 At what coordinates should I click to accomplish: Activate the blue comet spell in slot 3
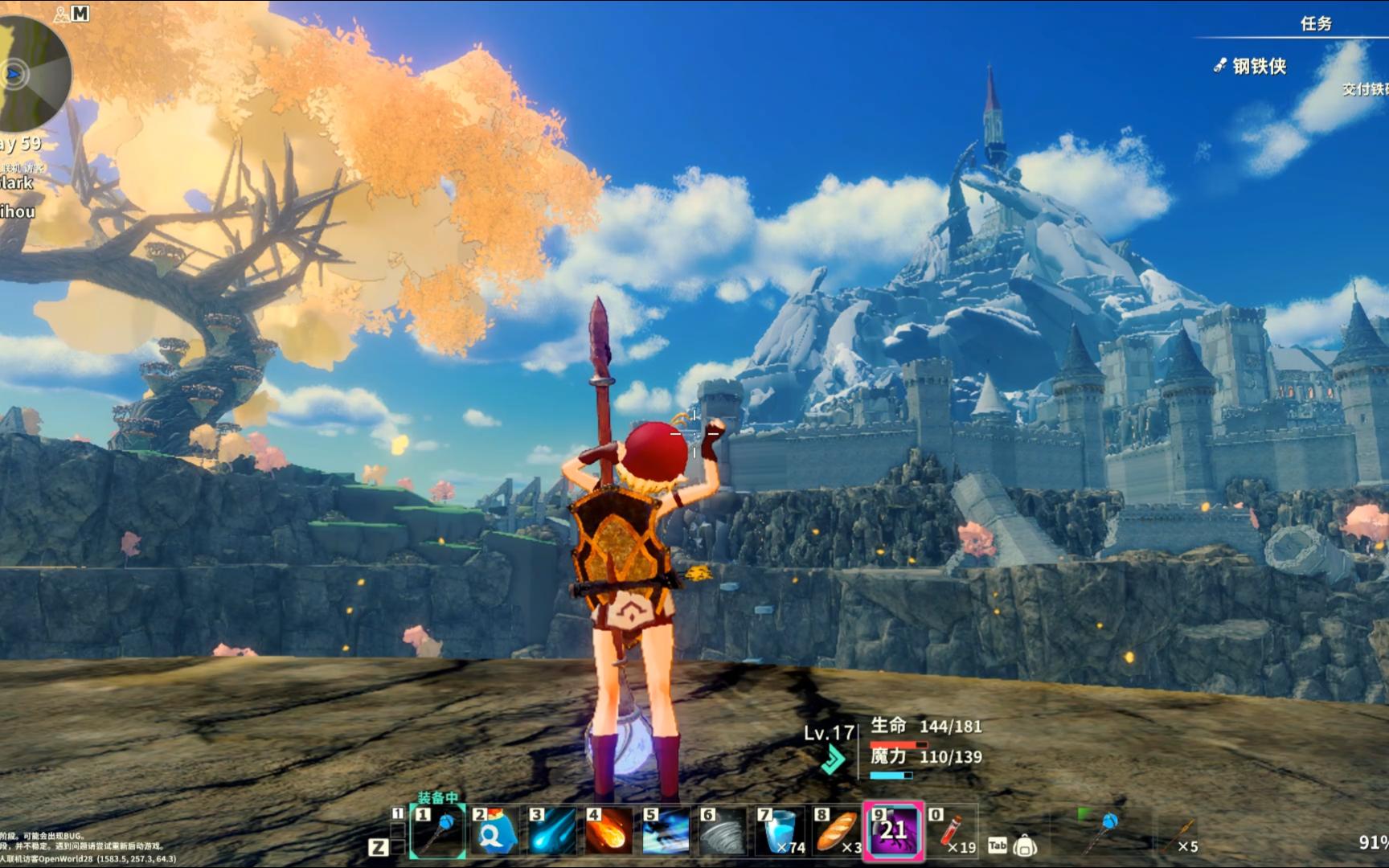[x=552, y=831]
